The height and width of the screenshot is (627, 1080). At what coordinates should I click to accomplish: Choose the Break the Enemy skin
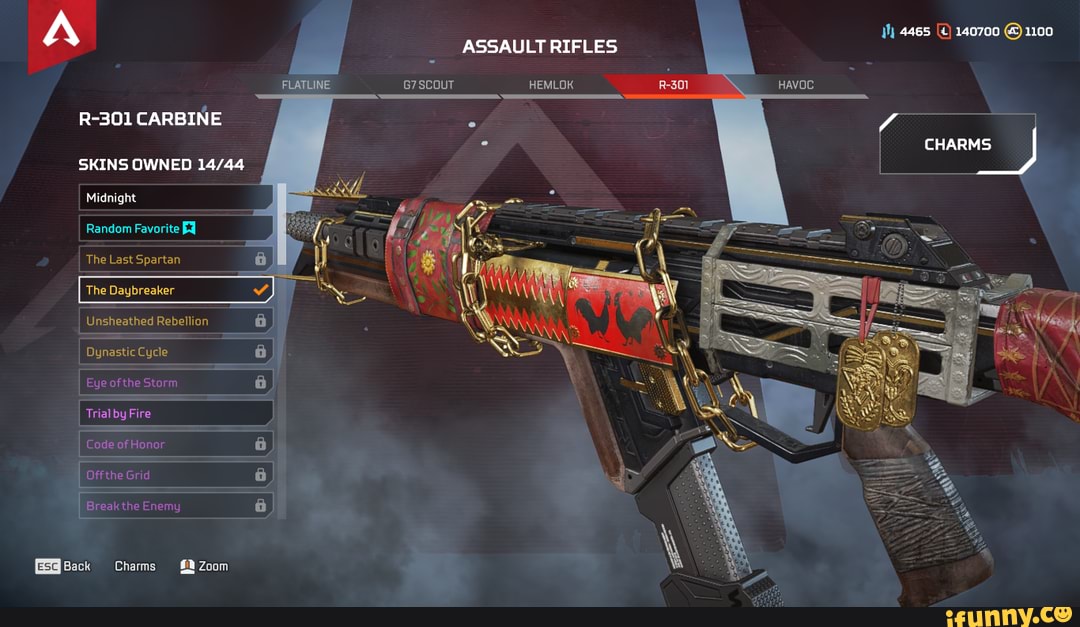point(176,506)
